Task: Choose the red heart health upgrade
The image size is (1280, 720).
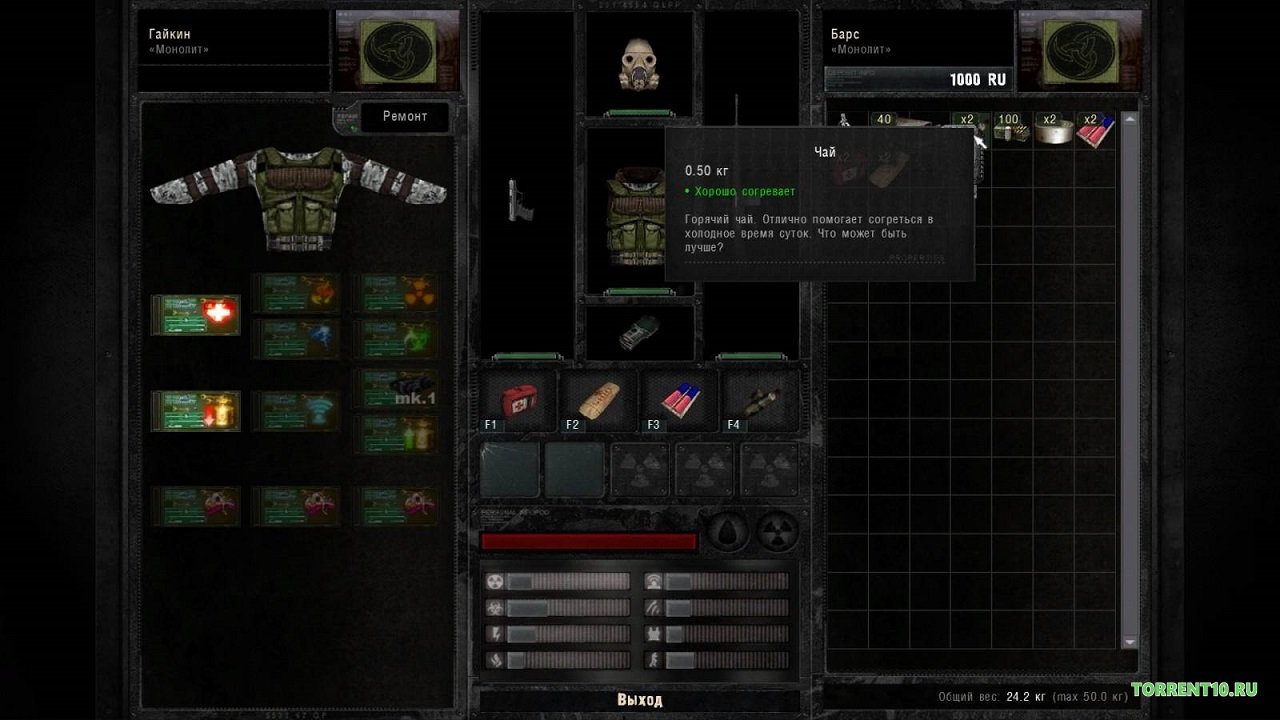Action: tap(196, 314)
